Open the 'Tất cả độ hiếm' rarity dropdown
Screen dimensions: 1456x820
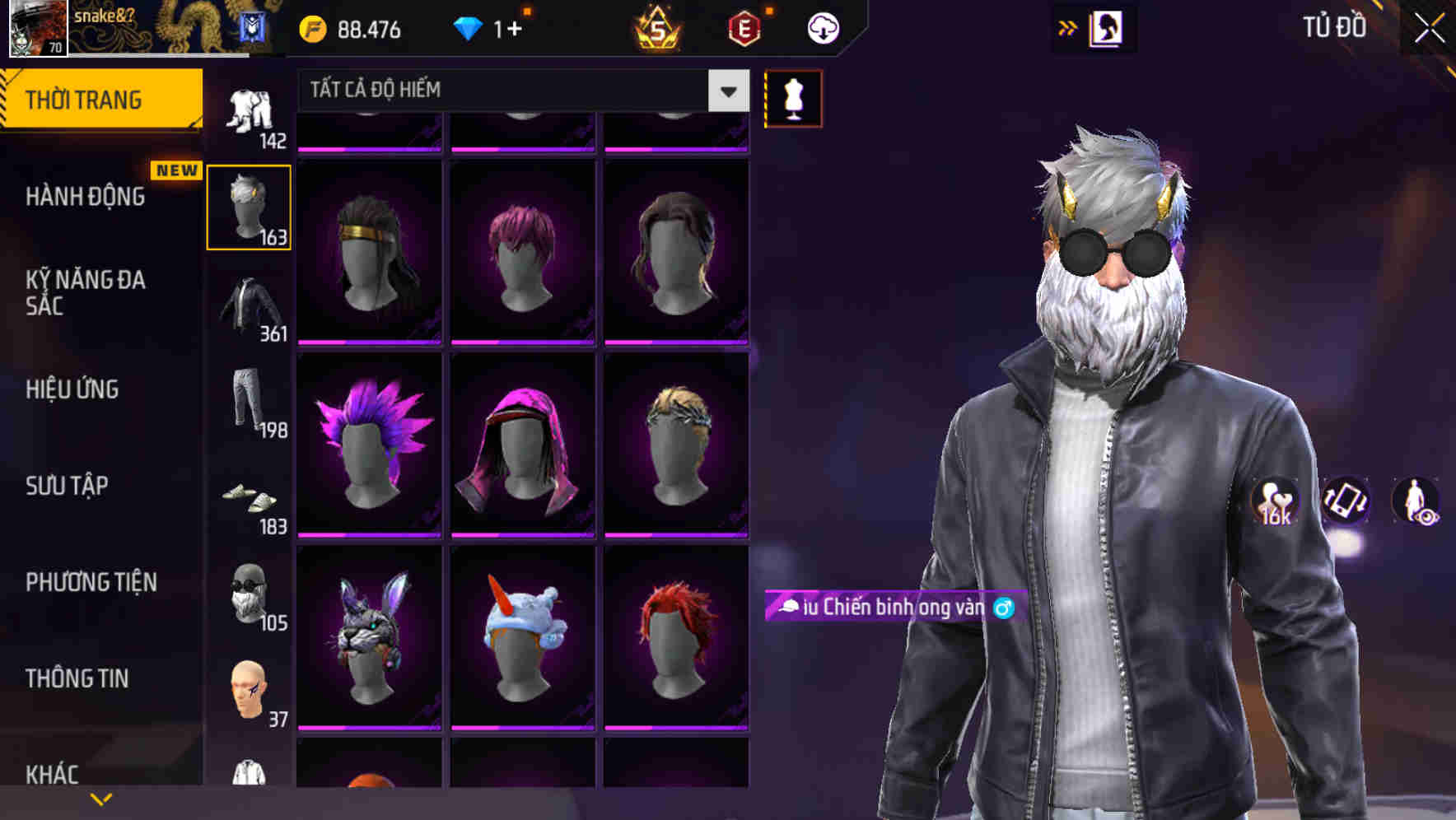[519, 91]
